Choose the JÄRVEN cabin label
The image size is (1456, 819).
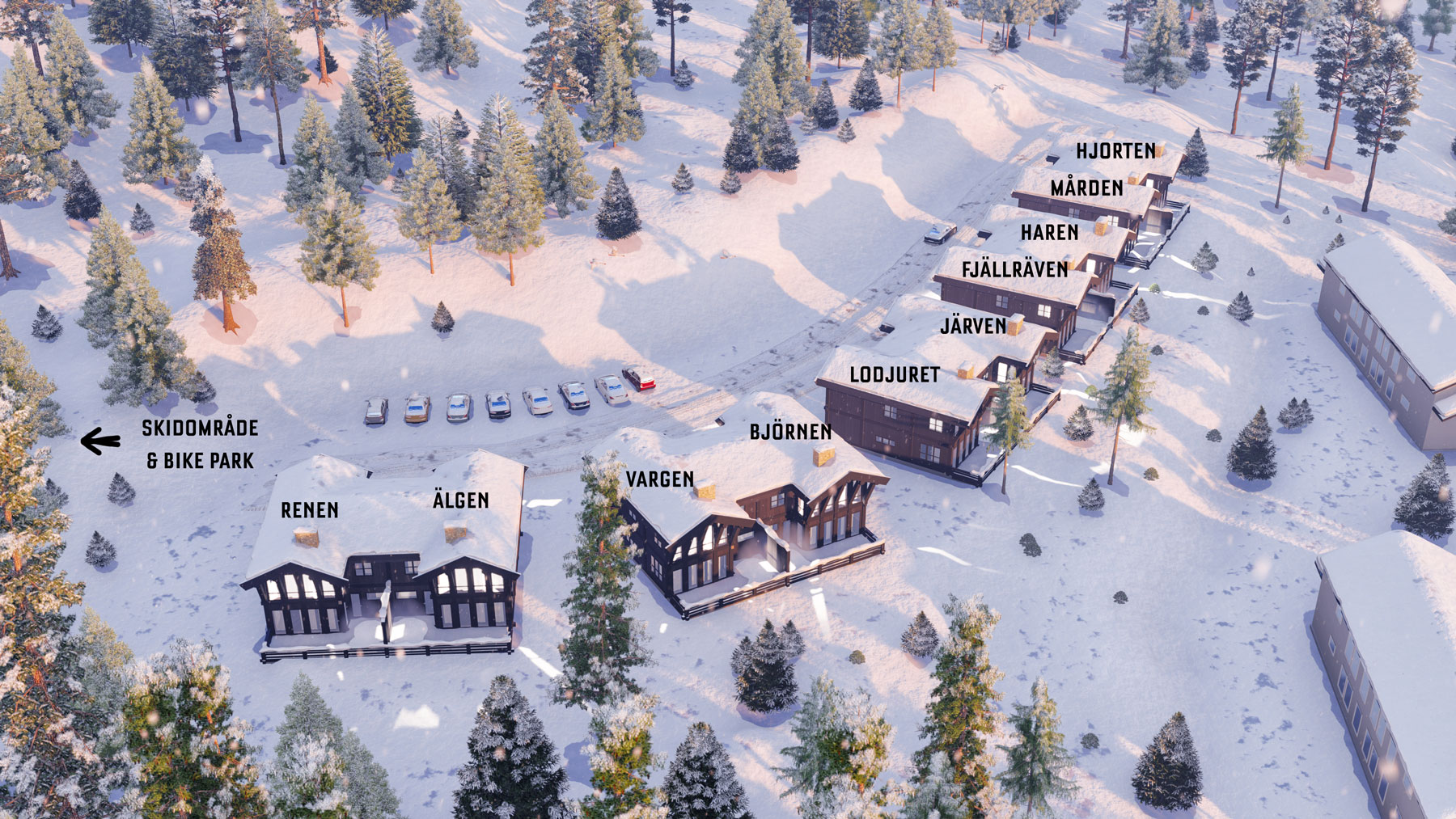973,326
